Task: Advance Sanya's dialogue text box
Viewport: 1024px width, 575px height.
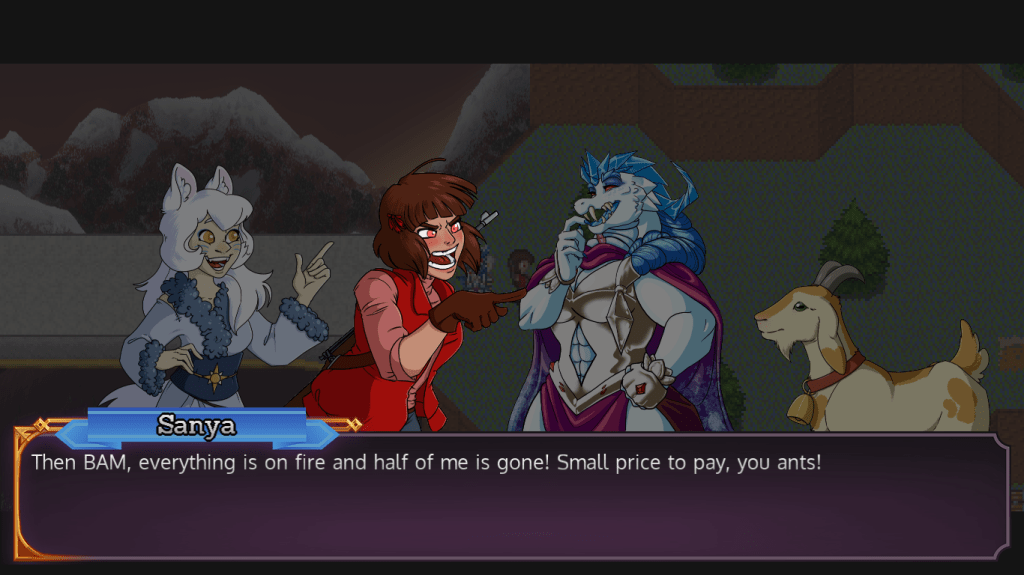Action: coord(512,495)
